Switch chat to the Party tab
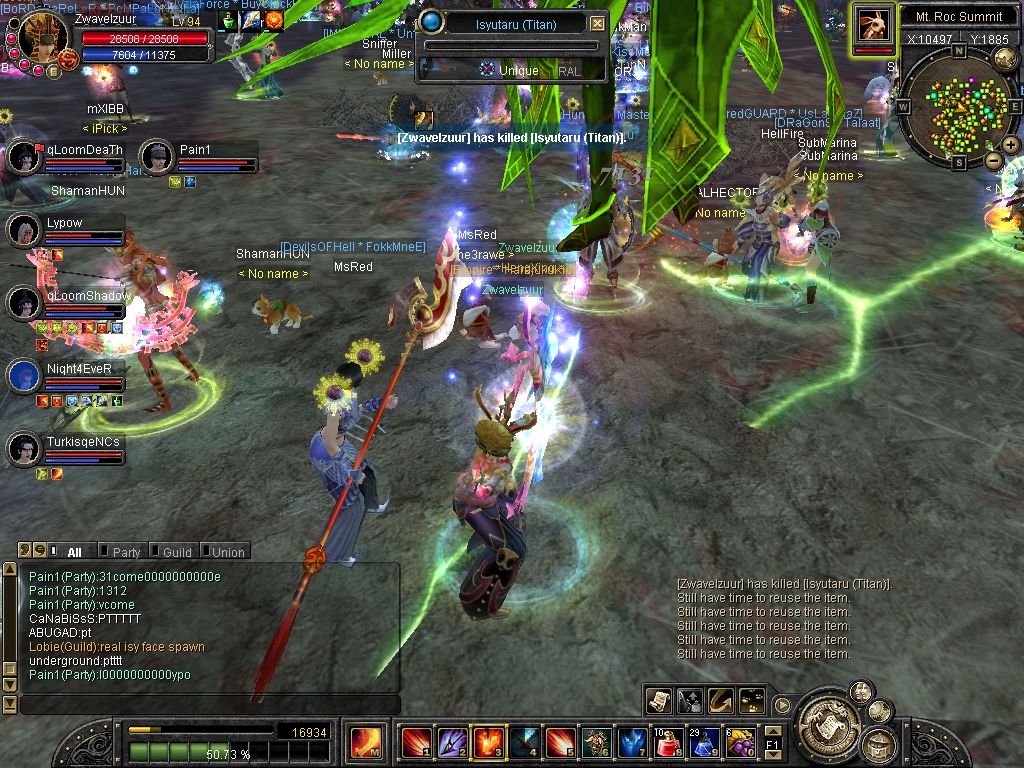1024x768 pixels. tap(126, 552)
